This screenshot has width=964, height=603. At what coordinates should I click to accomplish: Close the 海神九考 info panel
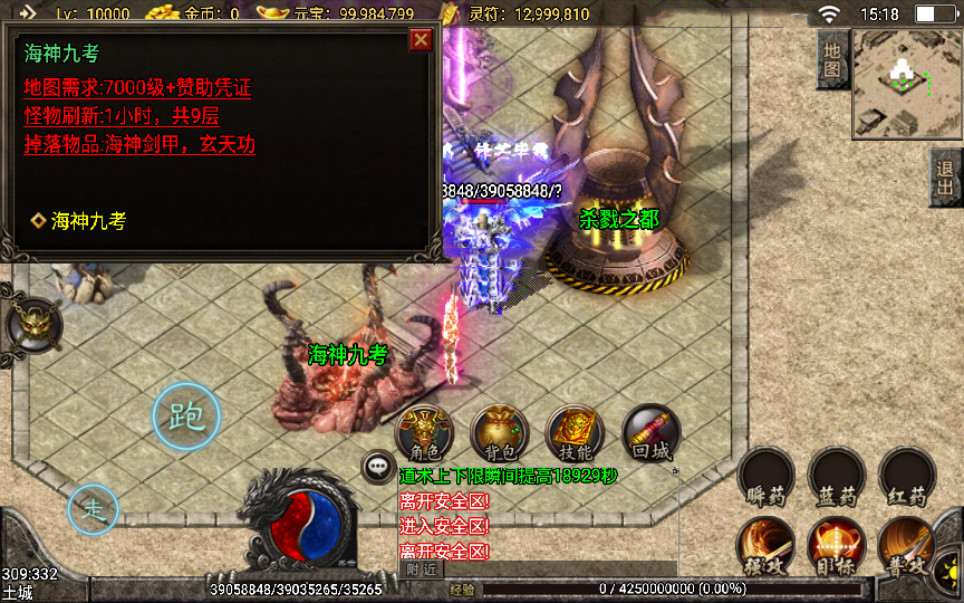coord(422,39)
